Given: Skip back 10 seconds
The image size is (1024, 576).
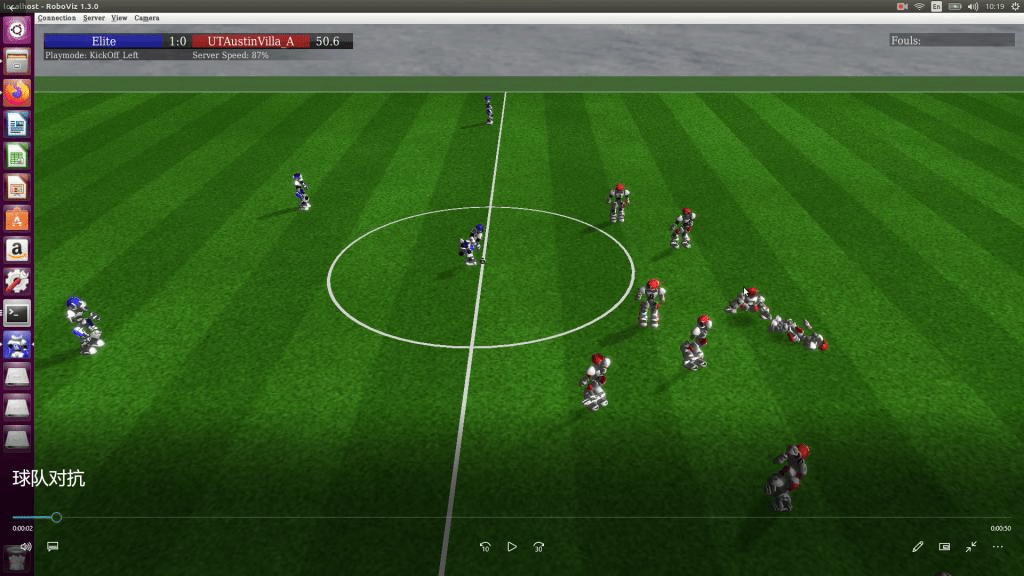Looking at the screenshot, I should coord(485,547).
